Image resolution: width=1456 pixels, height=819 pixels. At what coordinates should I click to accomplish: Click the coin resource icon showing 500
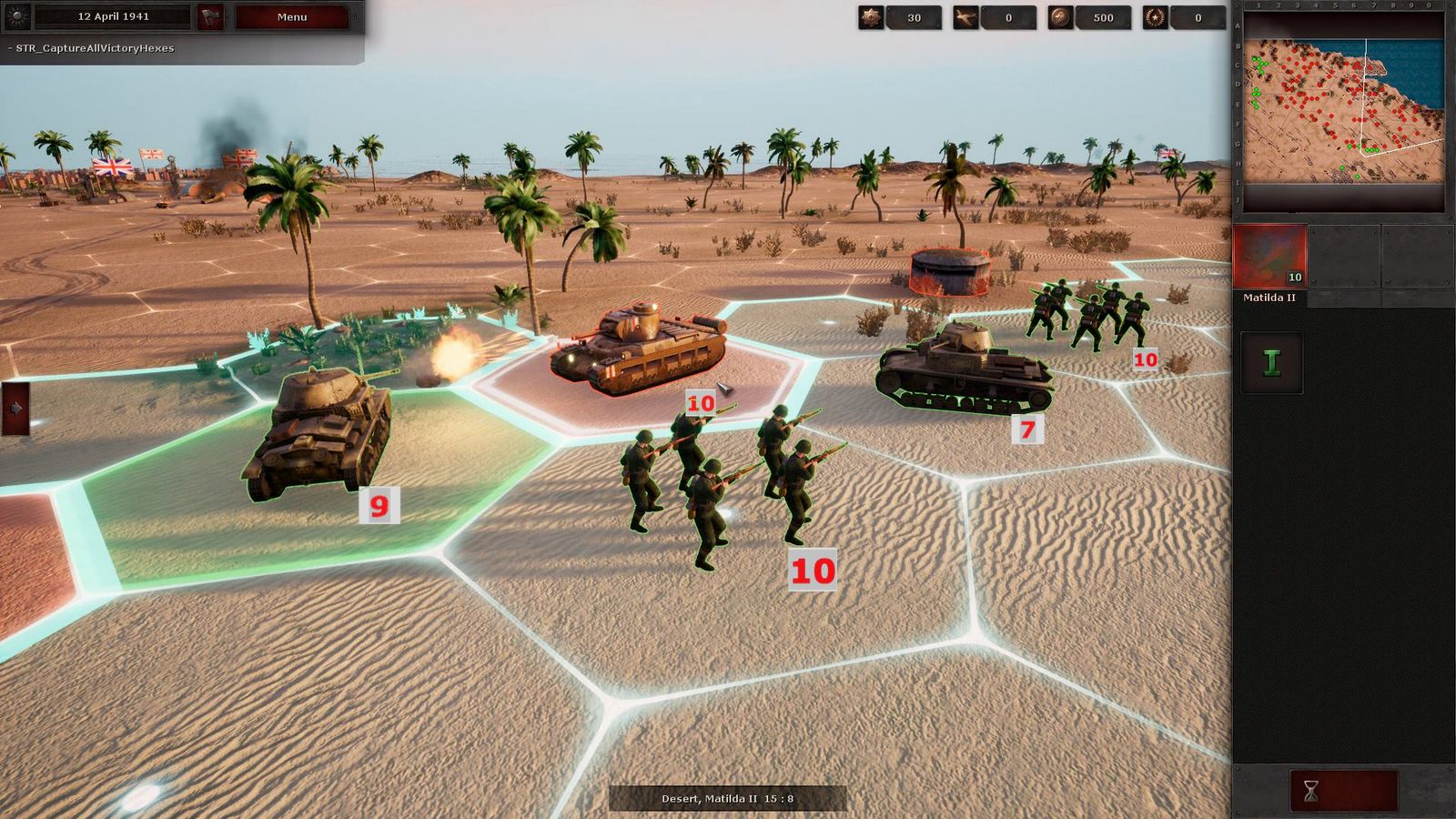(1062, 17)
